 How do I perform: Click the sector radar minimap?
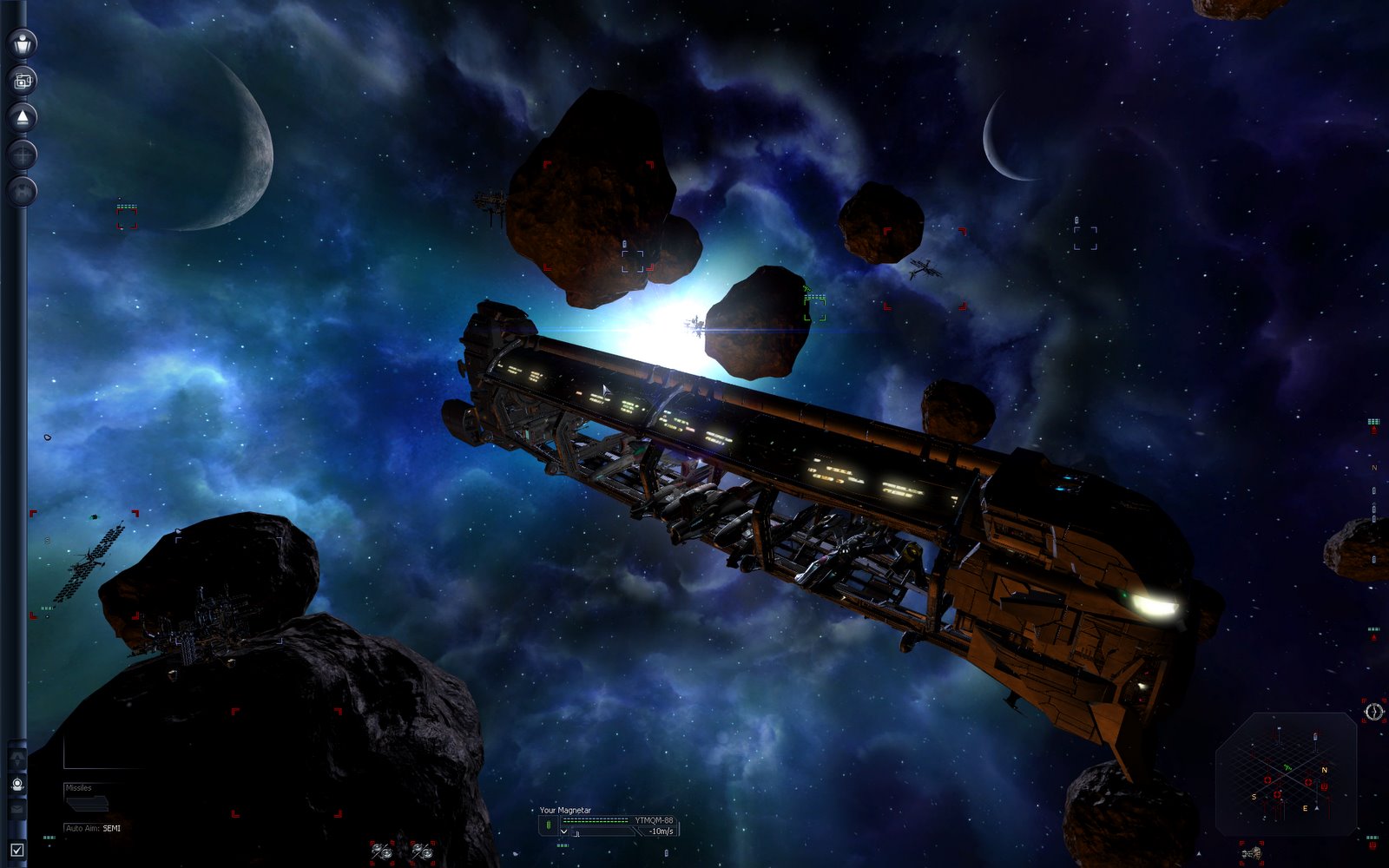pos(1286,773)
